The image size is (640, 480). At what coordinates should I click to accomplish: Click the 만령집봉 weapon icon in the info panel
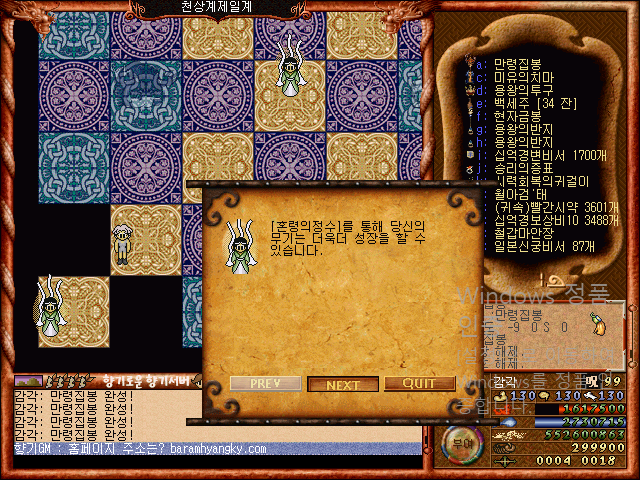pyautogui.click(x=599, y=326)
